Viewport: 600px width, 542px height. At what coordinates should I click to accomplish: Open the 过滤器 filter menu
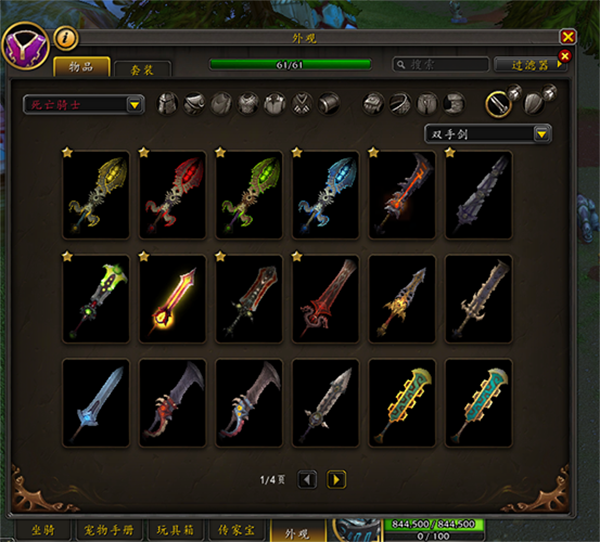(530, 65)
